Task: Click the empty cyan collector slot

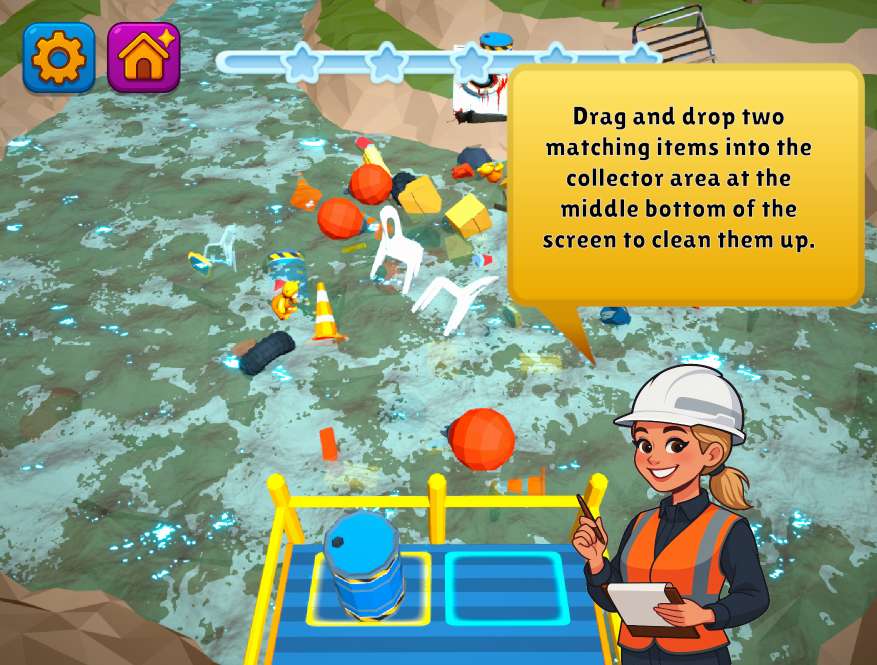Action: click(506, 588)
